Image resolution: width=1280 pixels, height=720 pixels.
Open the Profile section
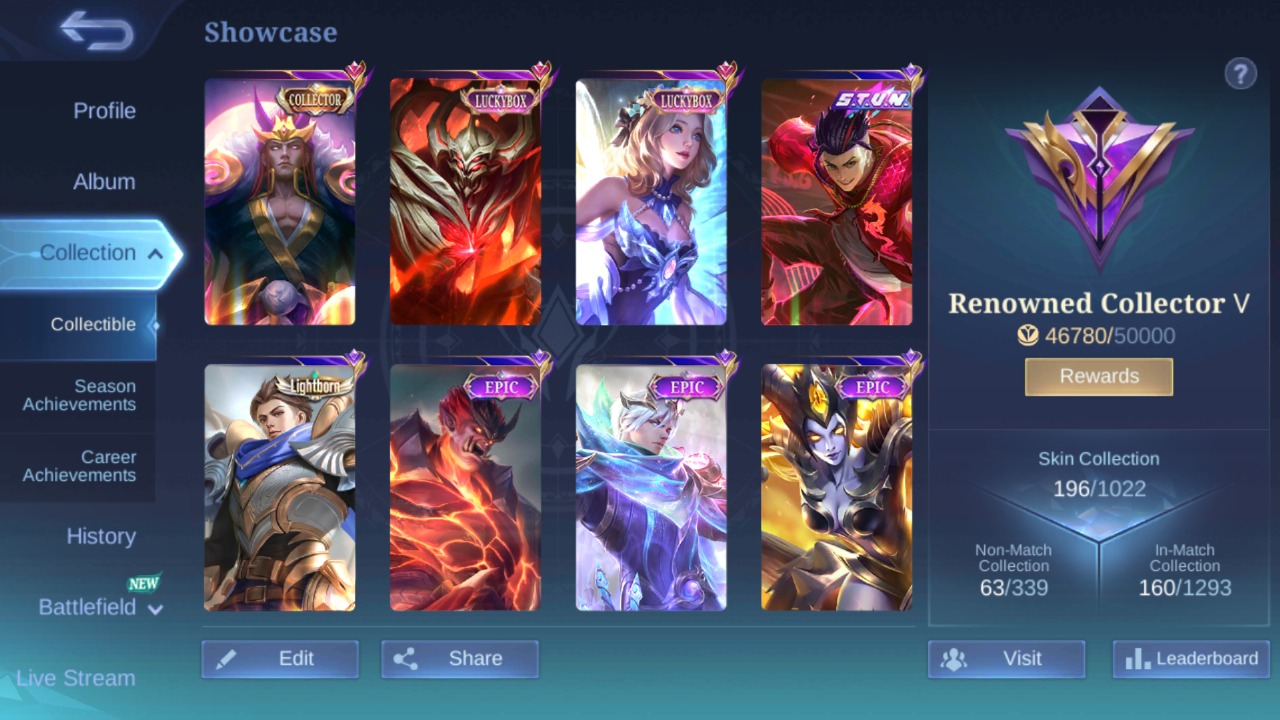coord(104,111)
